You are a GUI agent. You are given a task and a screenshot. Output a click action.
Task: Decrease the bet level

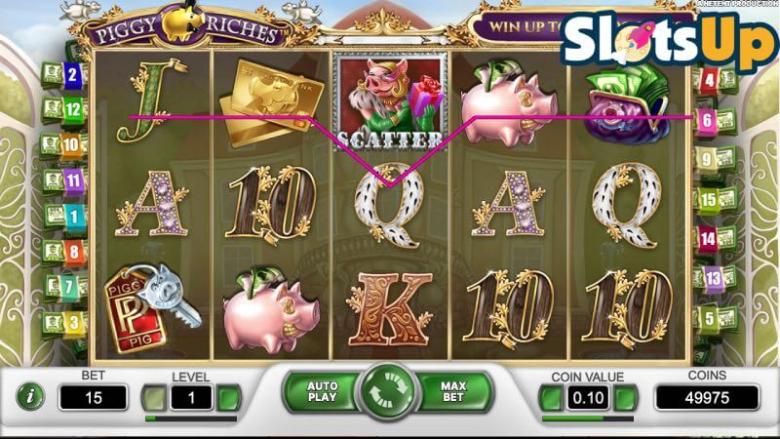[x=153, y=398]
